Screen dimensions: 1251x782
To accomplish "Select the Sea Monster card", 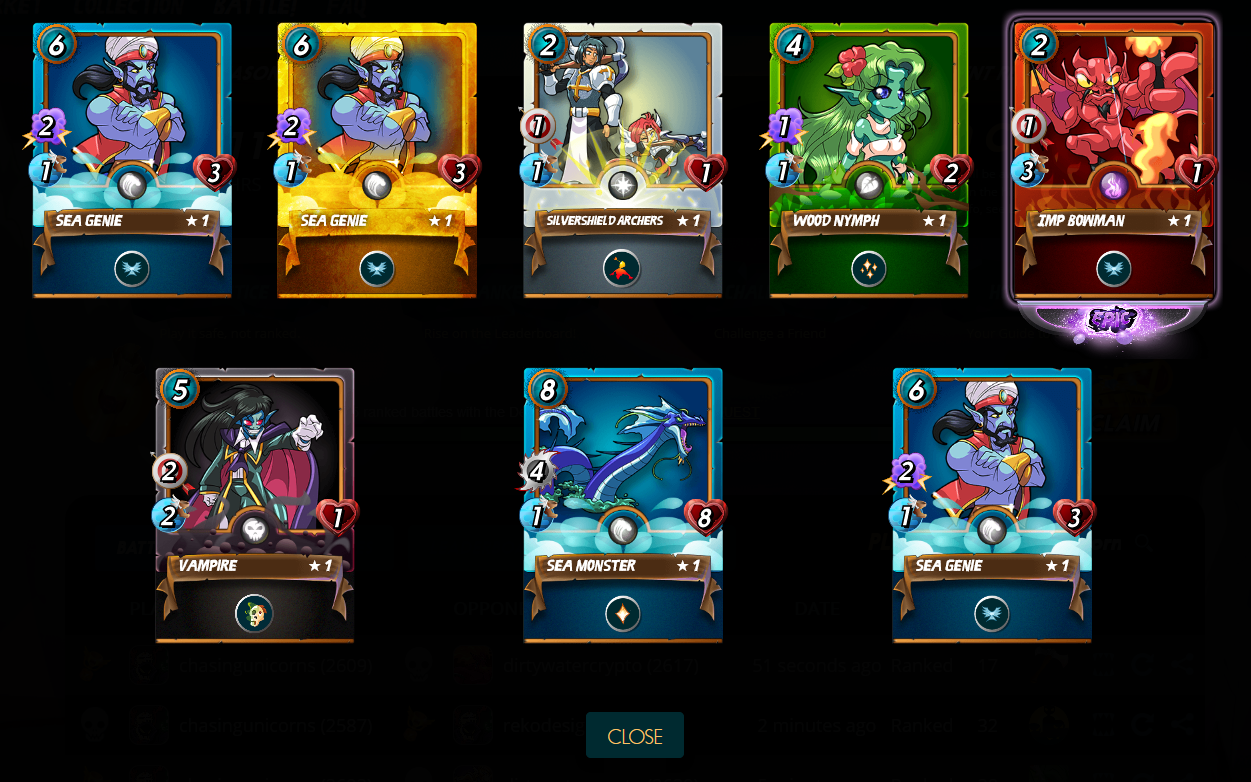I will pyautogui.click(x=622, y=505).
